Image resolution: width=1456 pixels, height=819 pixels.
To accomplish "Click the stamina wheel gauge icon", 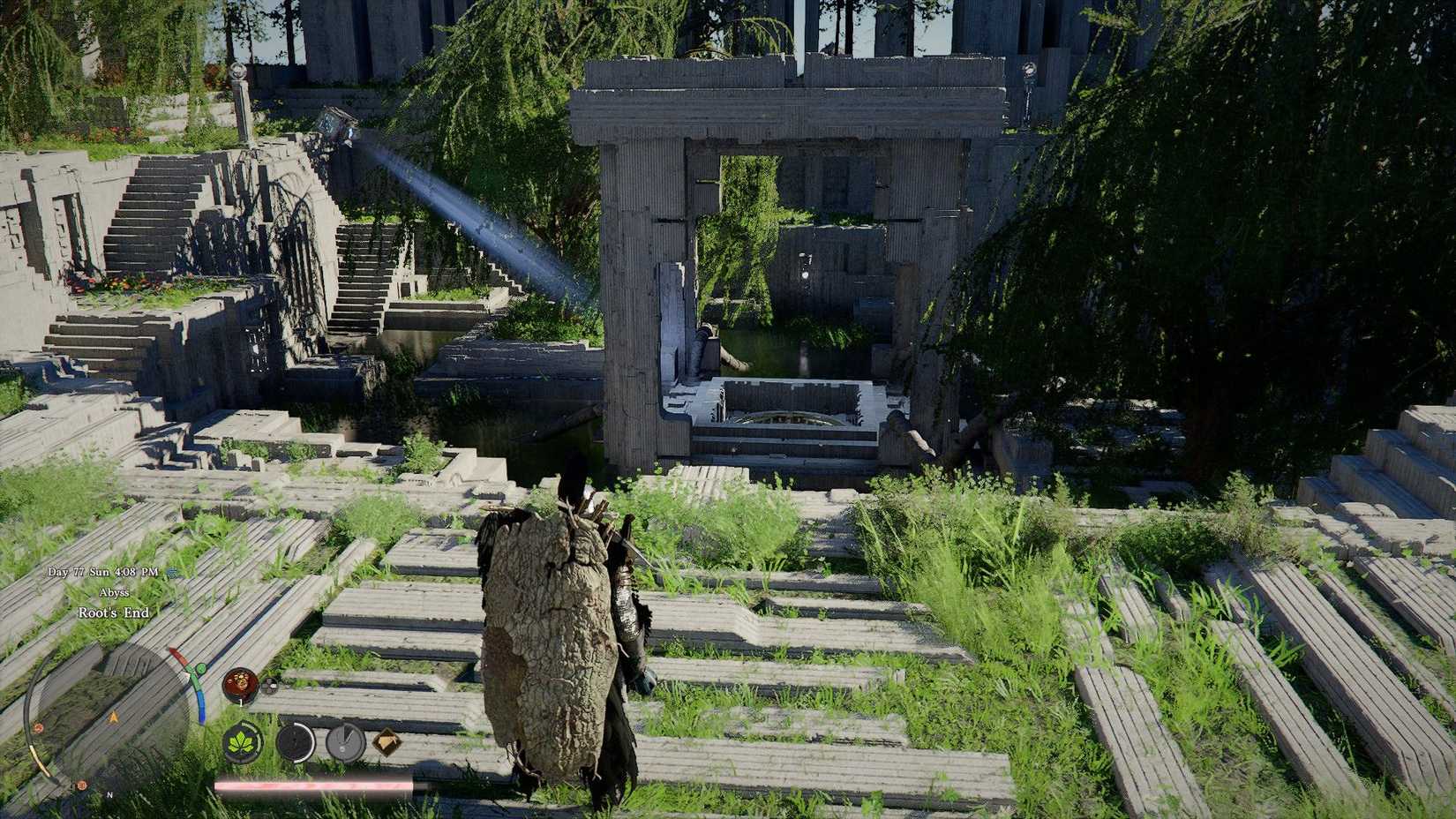I will point(295,741).
